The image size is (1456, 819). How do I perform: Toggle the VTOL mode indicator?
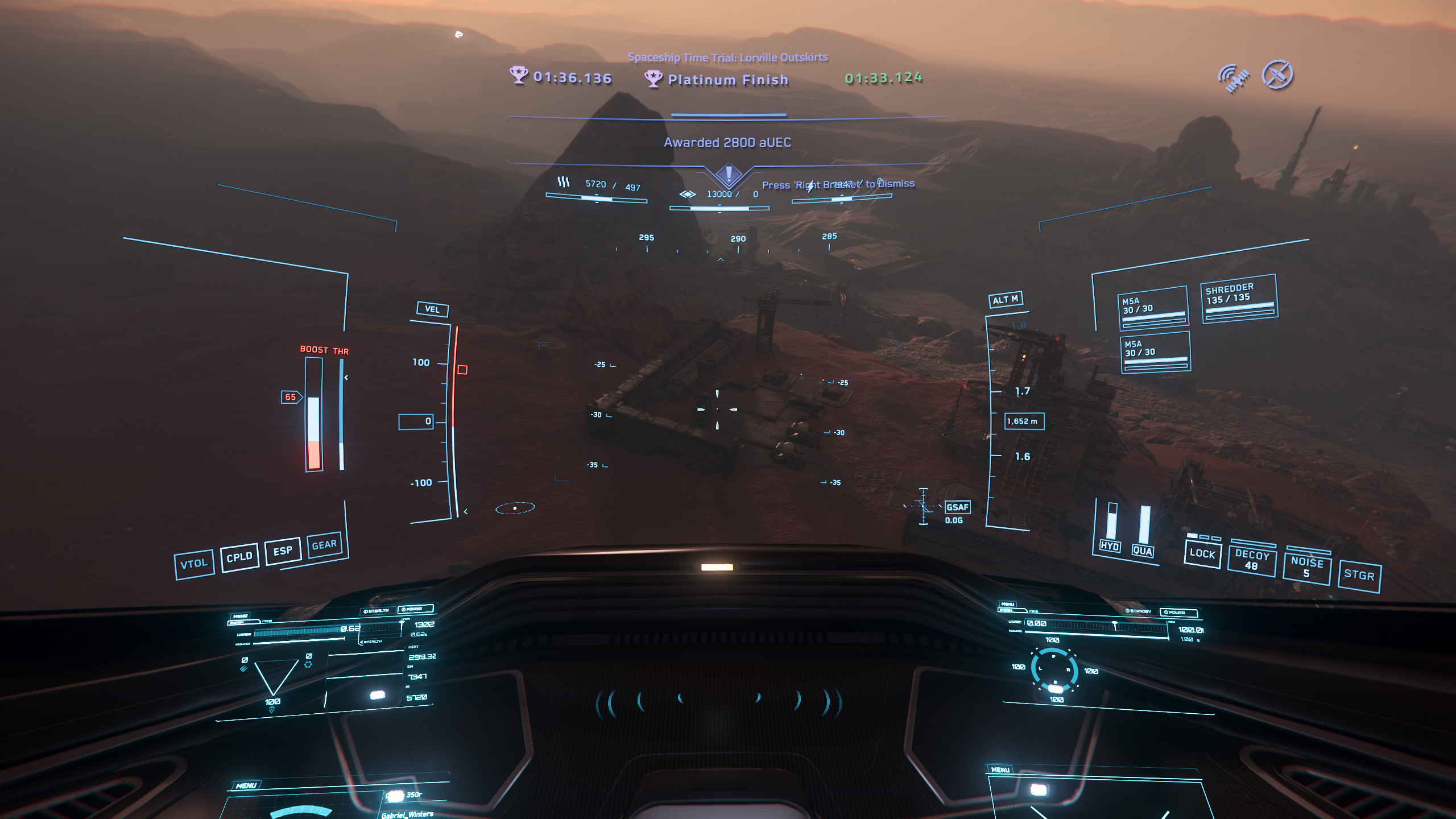[x=194, y=564]
